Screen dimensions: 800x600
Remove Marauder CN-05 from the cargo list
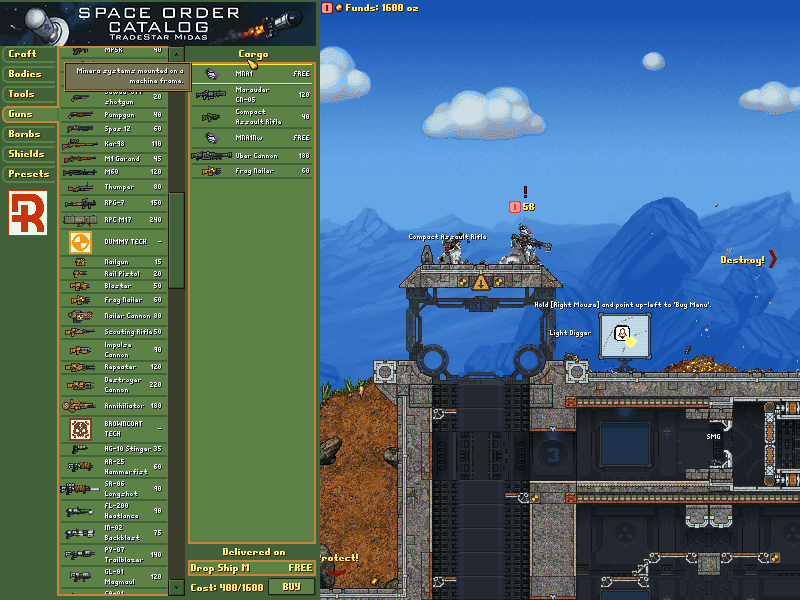click(251, 95)
